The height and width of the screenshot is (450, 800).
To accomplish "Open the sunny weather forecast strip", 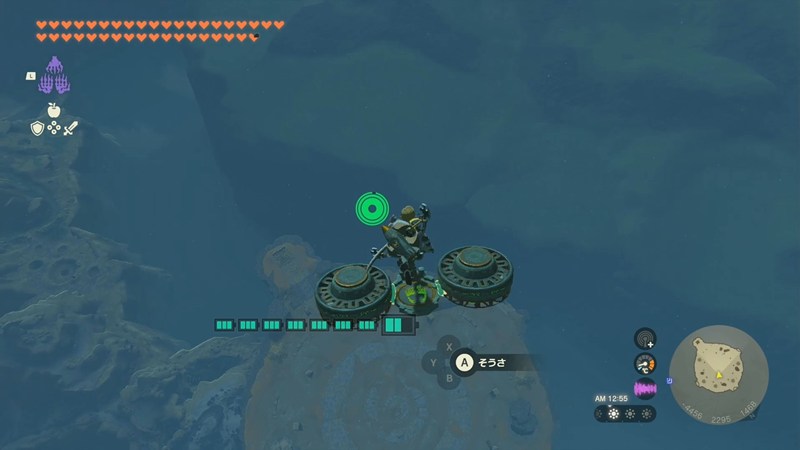I will (625, 413).
